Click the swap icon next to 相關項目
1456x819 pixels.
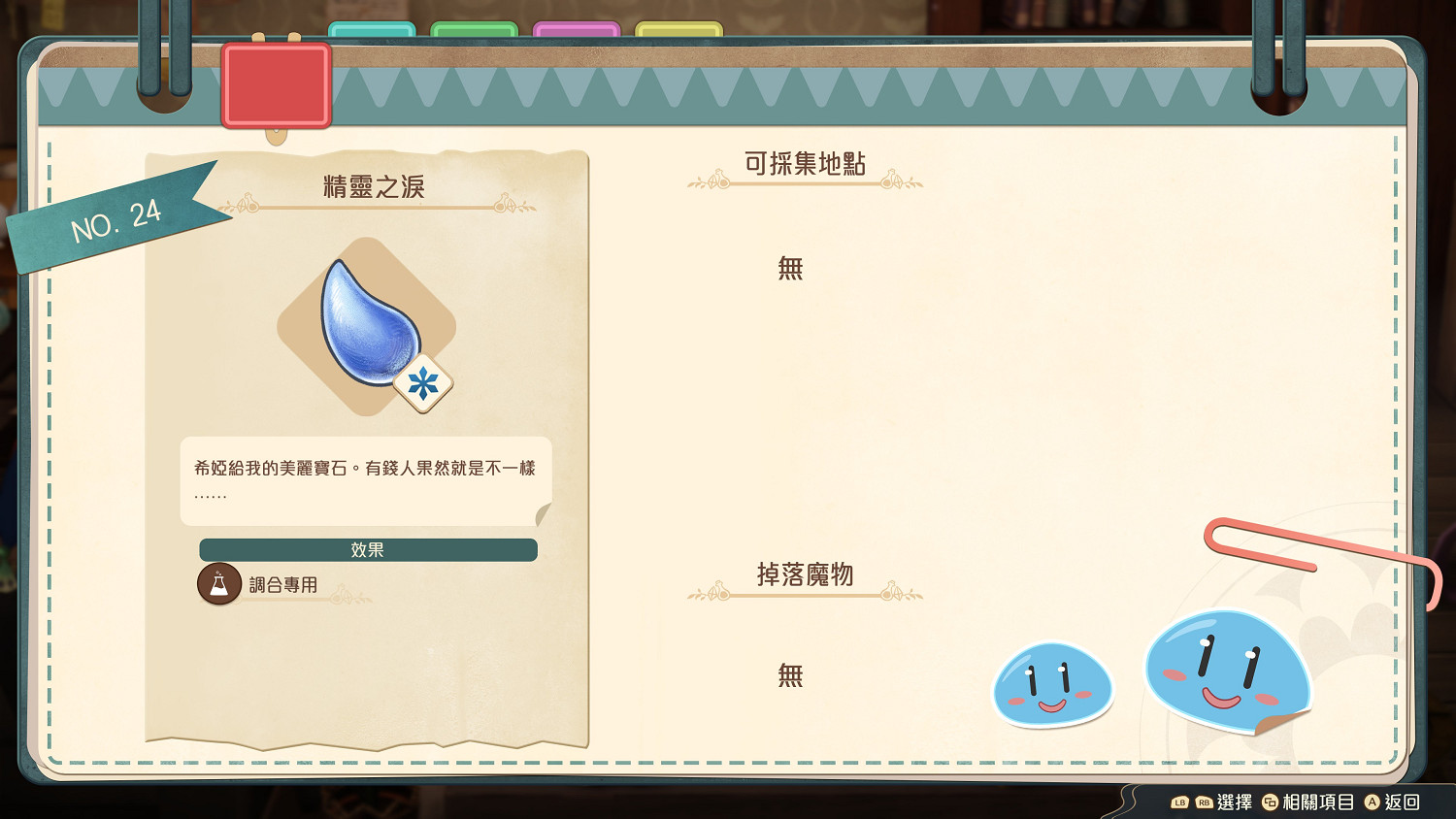click(x=1270, y=803)
